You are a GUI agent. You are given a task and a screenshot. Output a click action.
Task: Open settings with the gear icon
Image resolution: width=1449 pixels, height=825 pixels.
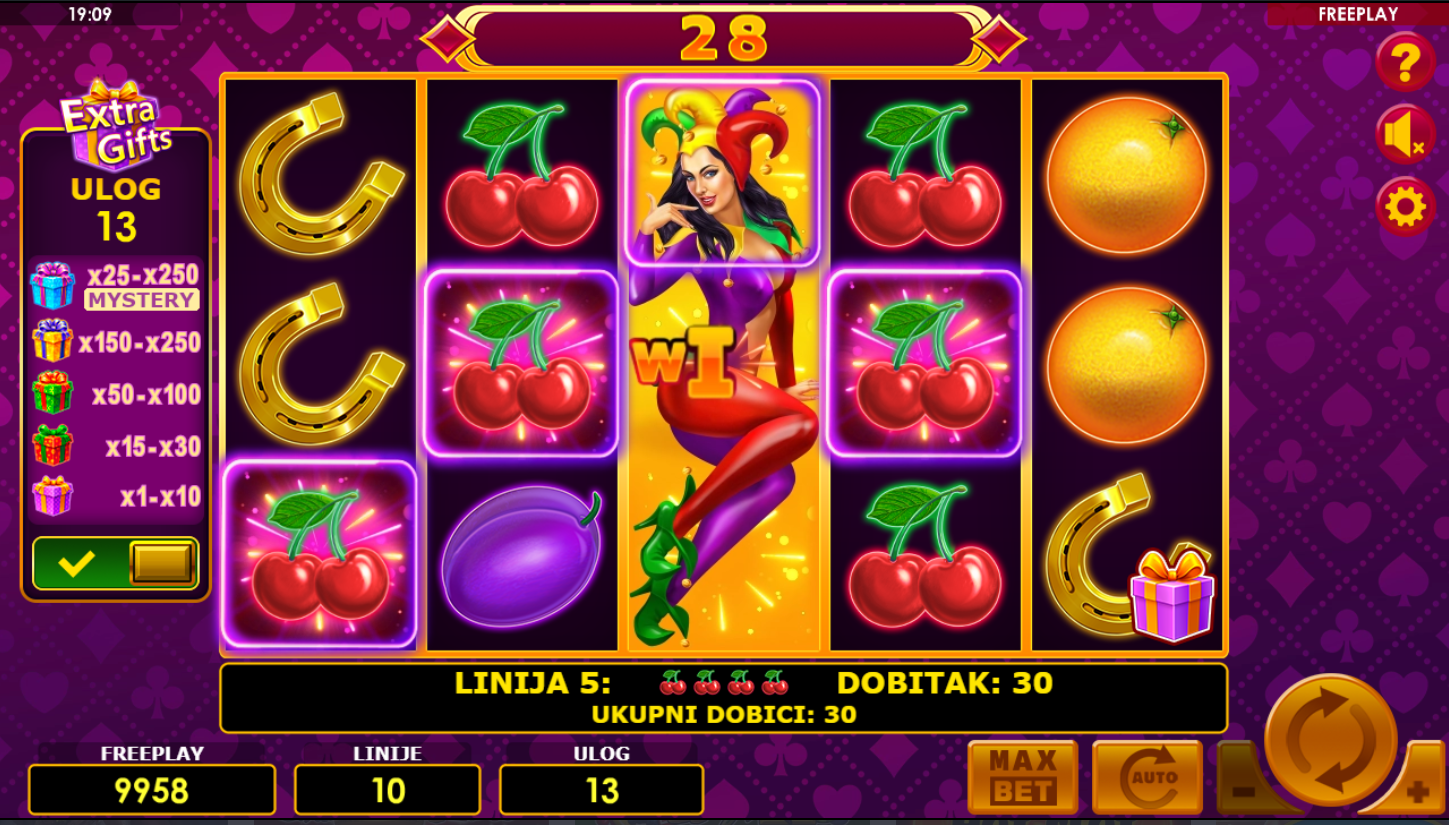(1405, 207)
